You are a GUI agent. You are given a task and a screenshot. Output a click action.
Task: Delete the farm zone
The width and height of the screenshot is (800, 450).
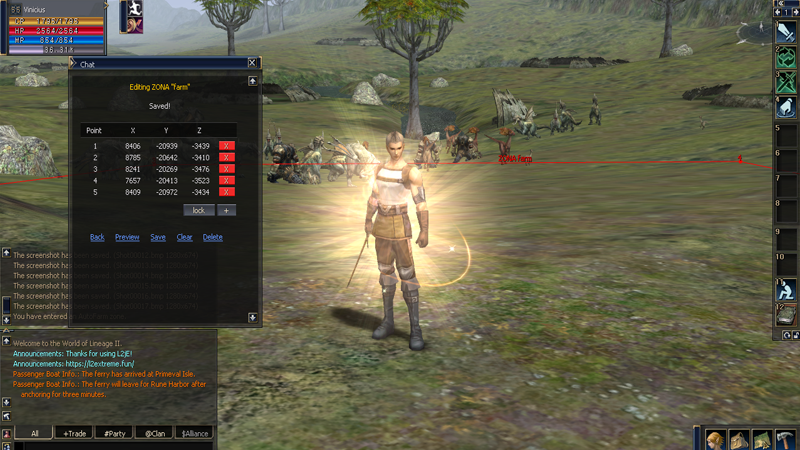212,237
